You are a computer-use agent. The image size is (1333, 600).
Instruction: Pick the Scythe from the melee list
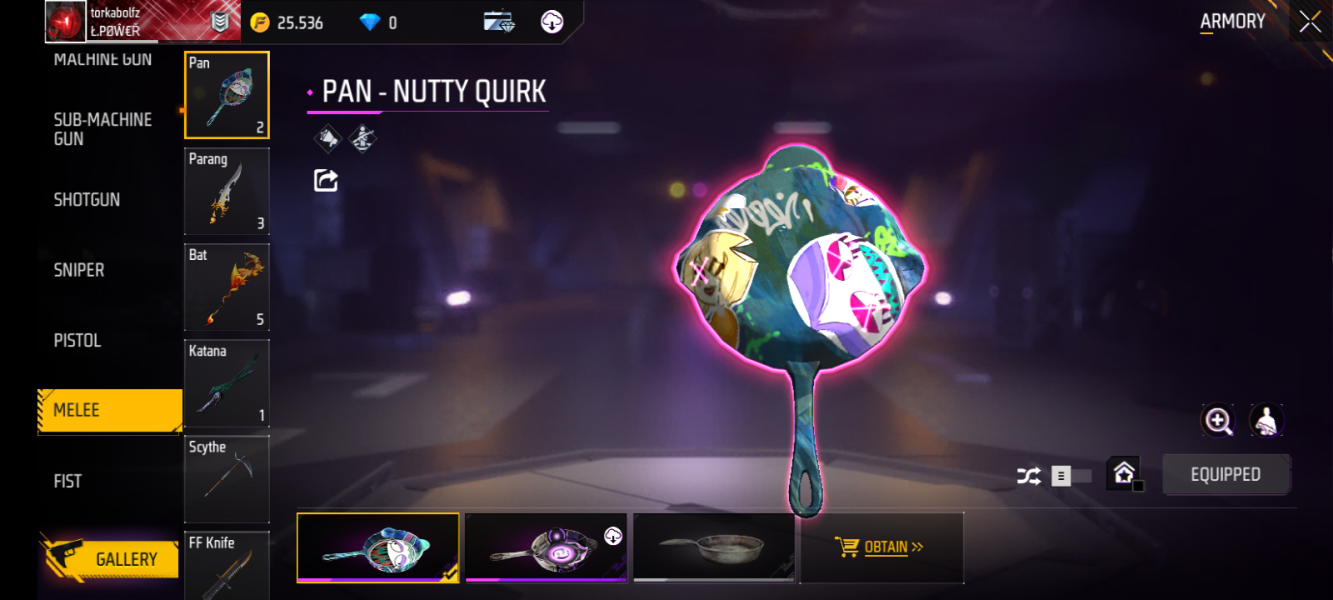pyautogui.click(x=227, y=479)
